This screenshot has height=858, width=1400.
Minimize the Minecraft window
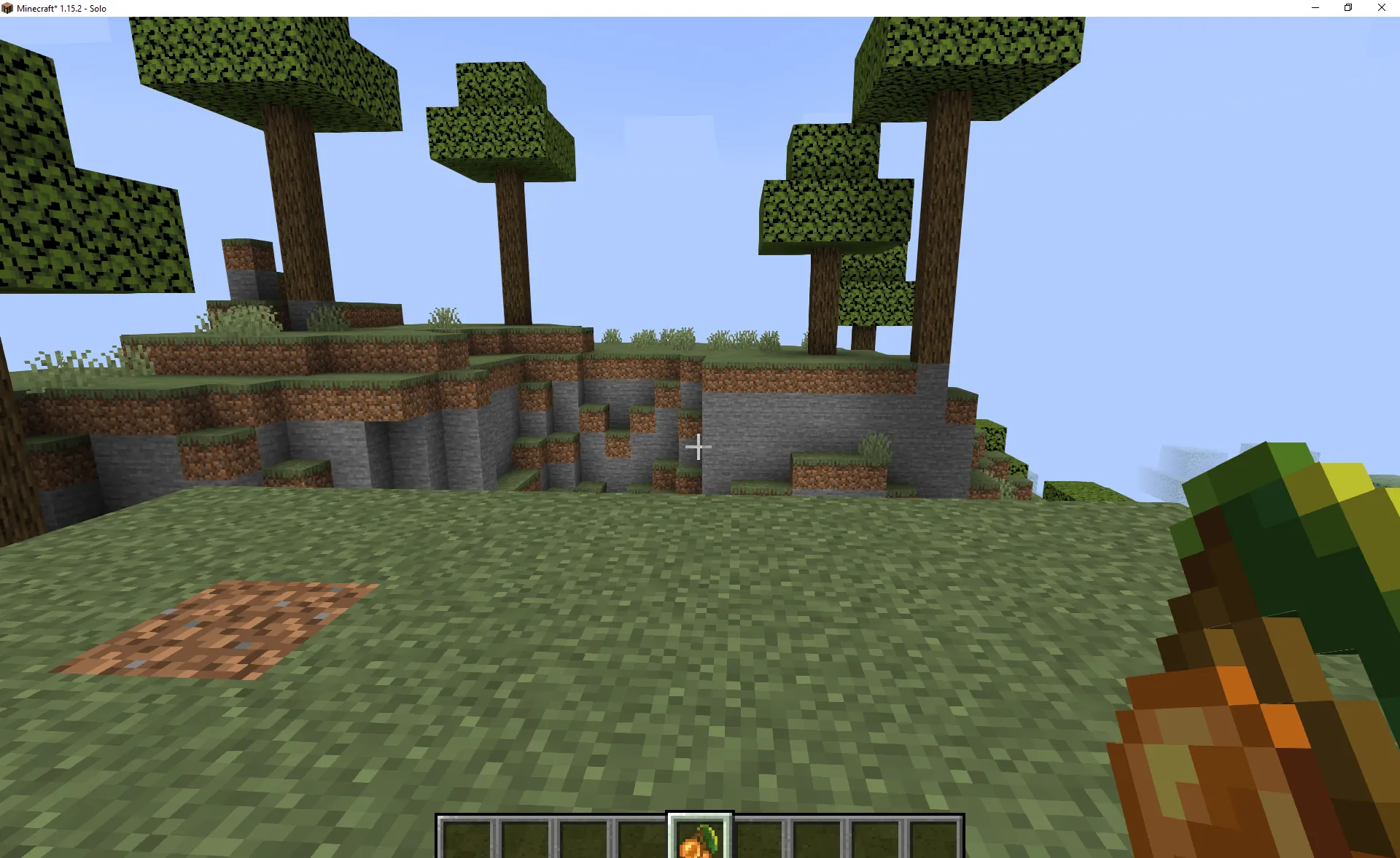coord(1315,8)
